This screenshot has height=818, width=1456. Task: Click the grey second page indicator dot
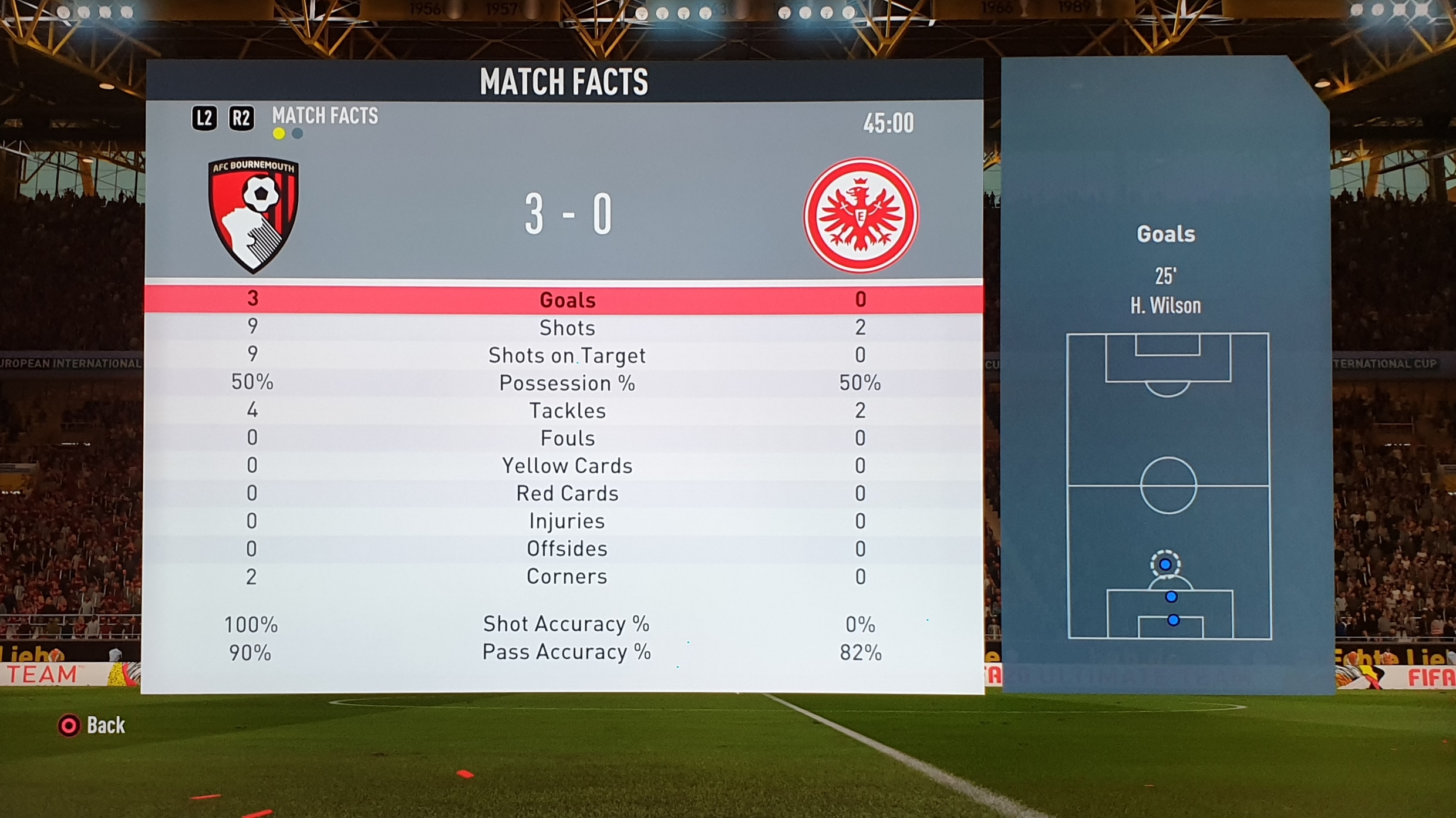(298, 134)
